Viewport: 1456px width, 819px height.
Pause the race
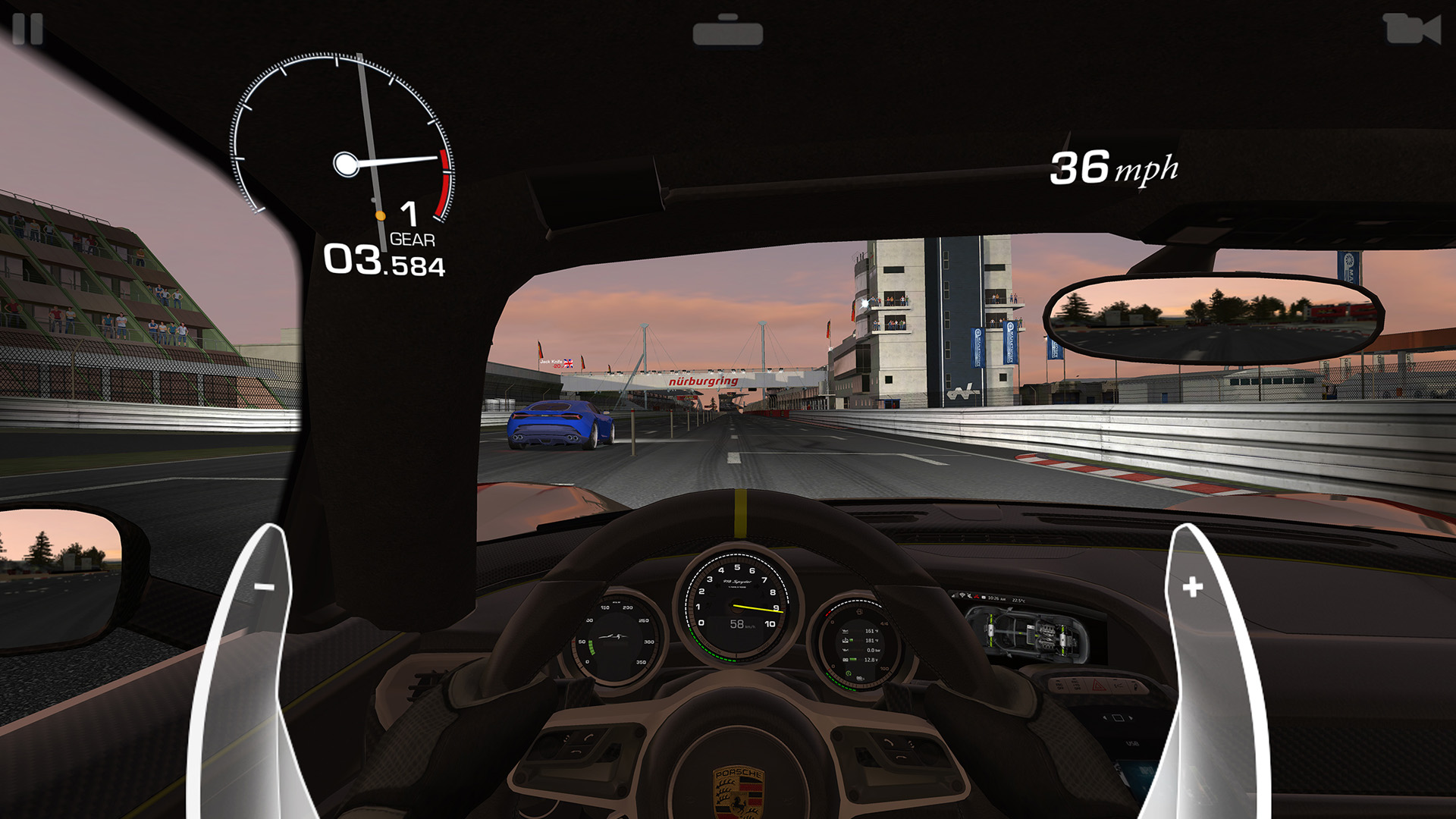click(28, 30)
